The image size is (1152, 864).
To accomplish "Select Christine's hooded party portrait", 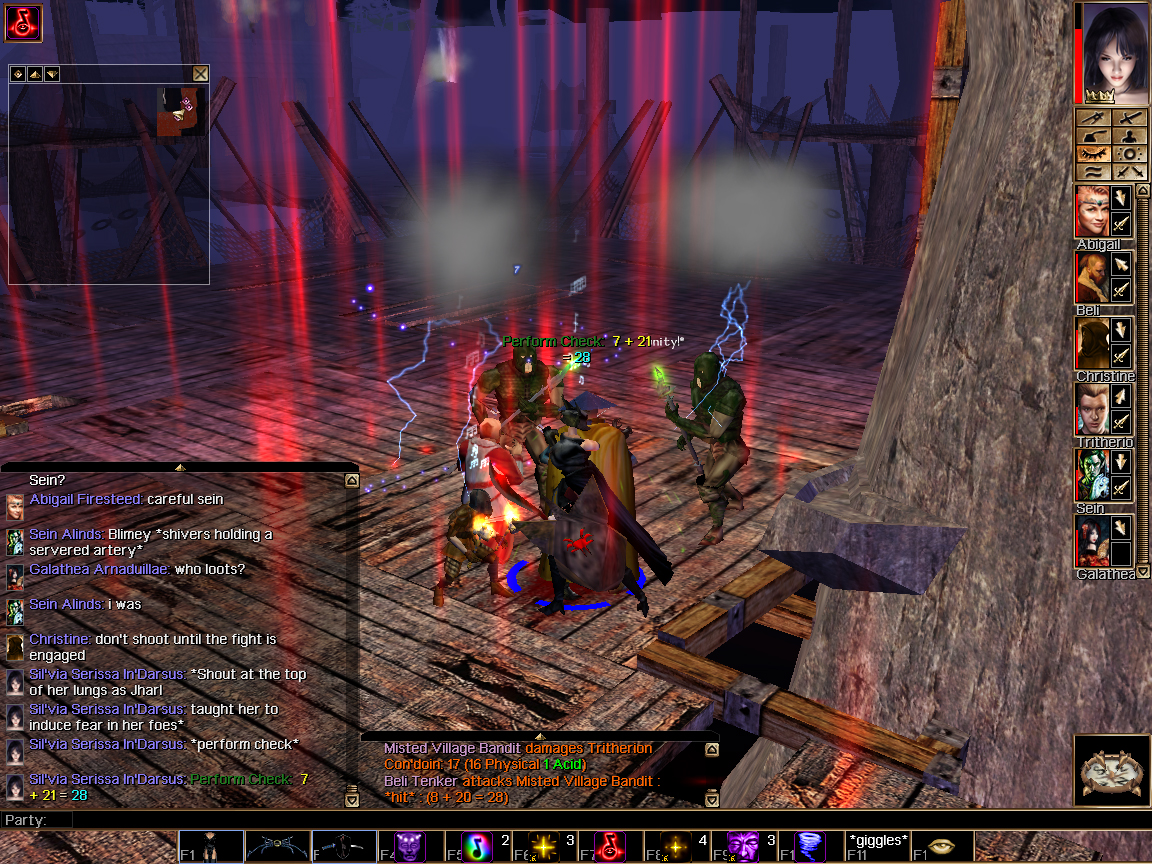I will pos(1091,343).
